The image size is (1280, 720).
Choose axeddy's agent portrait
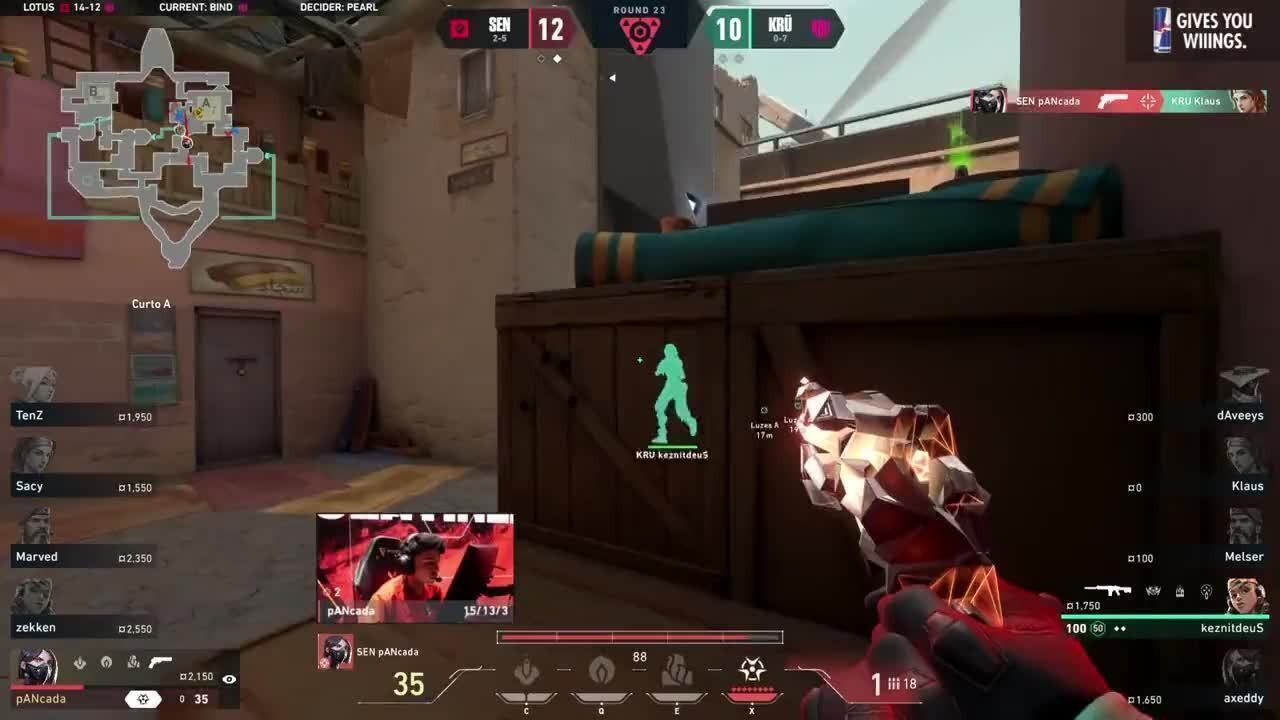[x=1244, y=668]
